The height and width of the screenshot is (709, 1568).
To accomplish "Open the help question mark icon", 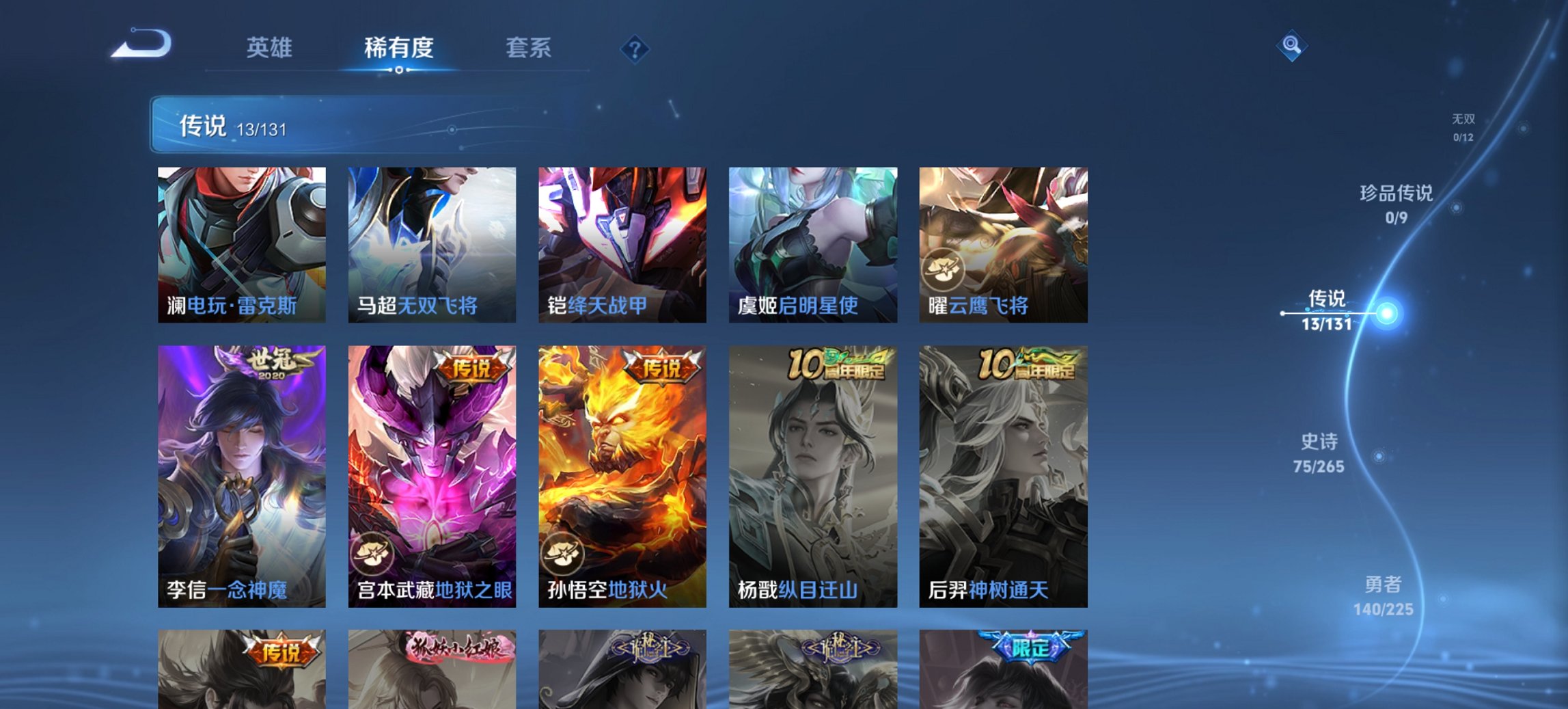I will 634,48.
